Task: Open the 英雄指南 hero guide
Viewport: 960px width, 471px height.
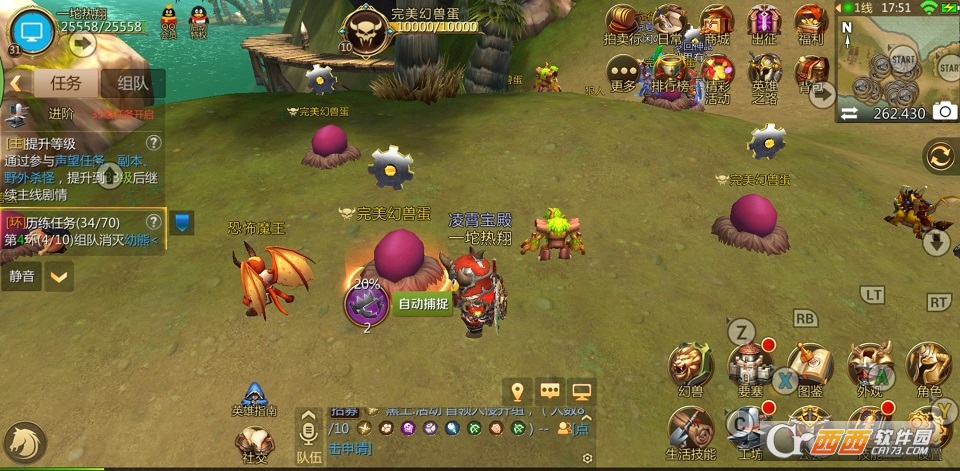Action: point(253,400)
